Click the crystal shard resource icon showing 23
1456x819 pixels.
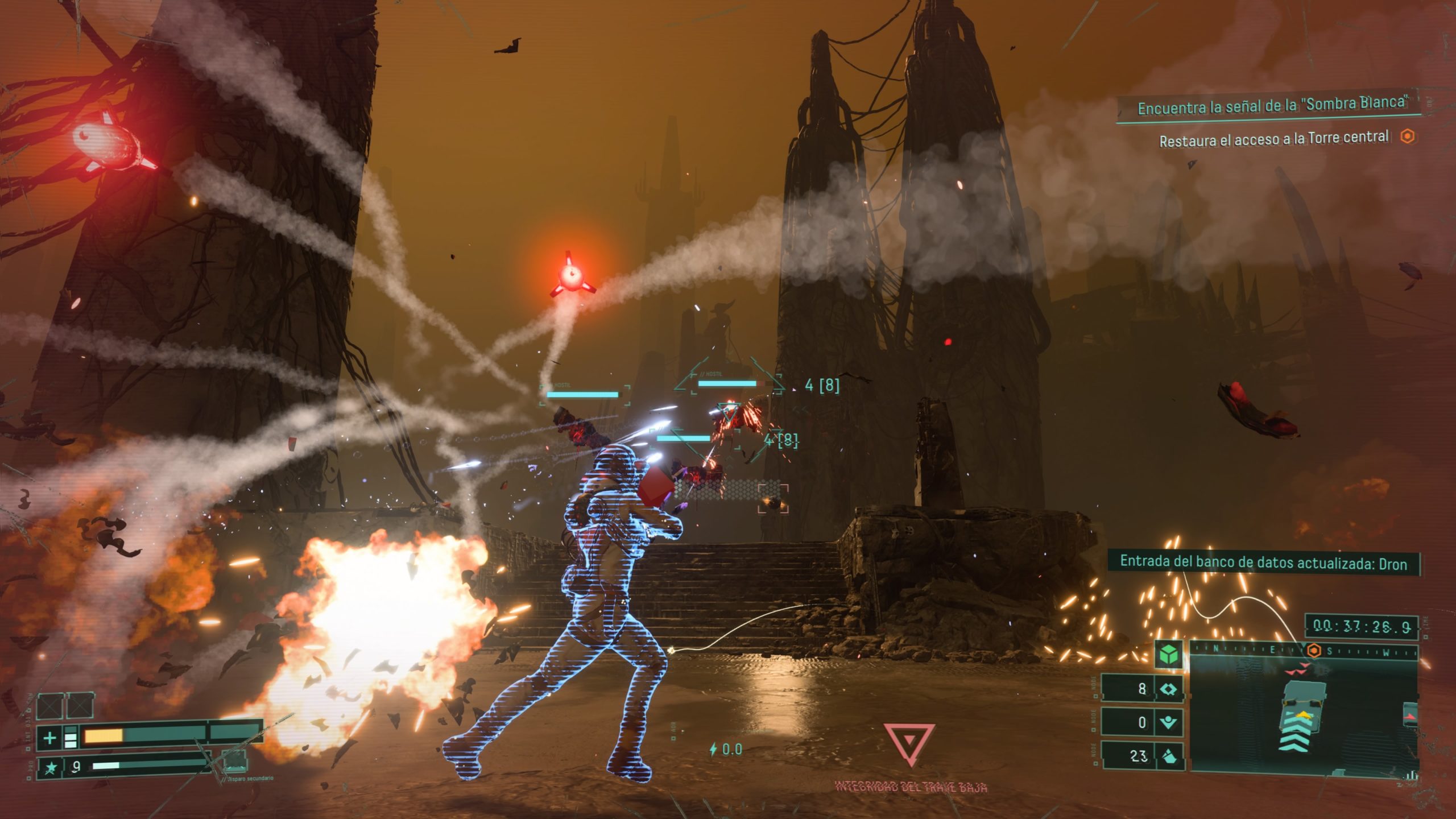tap(1169, 756)
